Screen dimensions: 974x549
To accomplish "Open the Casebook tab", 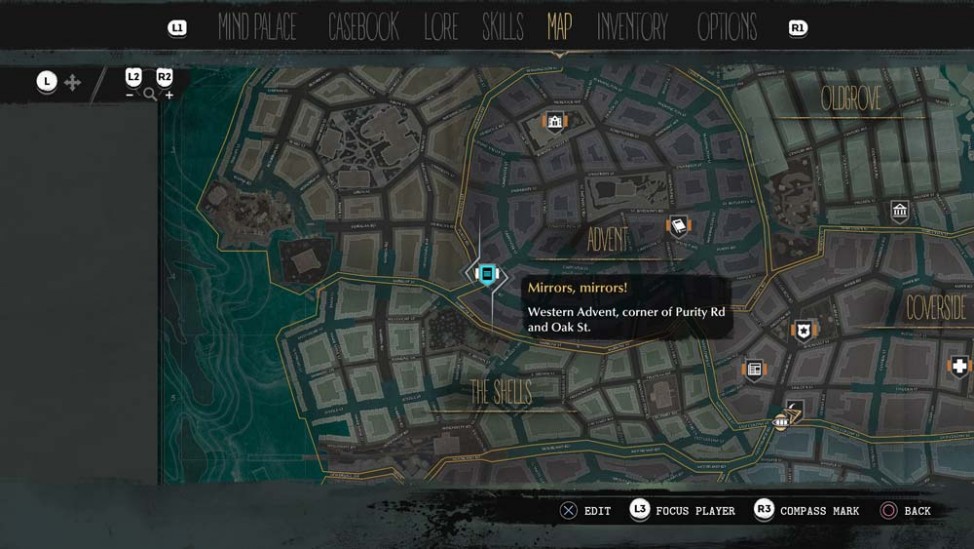I will 363,27.
